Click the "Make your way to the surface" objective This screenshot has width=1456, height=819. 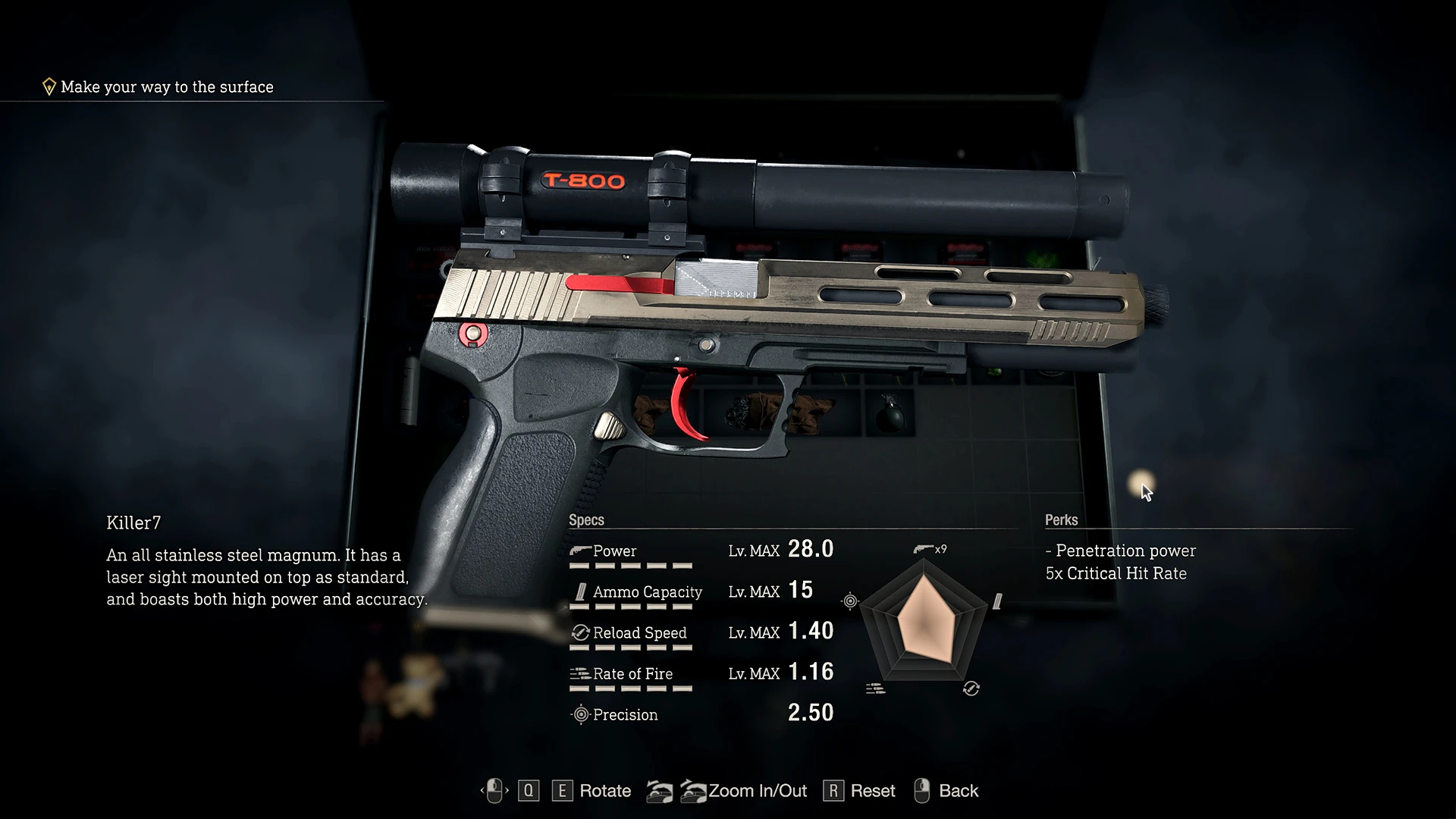[167, 87]
